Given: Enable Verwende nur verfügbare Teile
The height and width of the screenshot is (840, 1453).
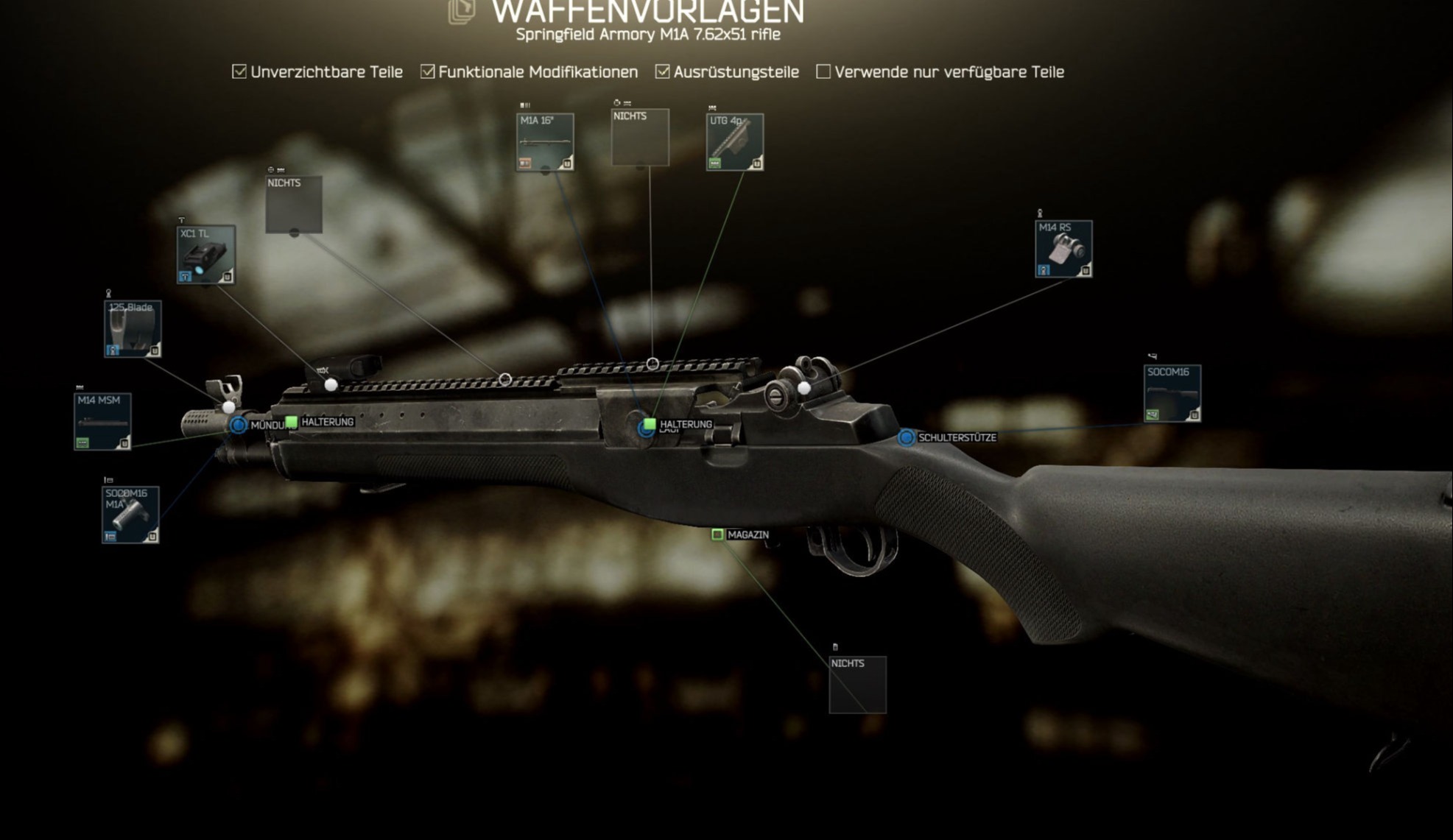Looking at the screenshot, I should (x=823, y=71).
